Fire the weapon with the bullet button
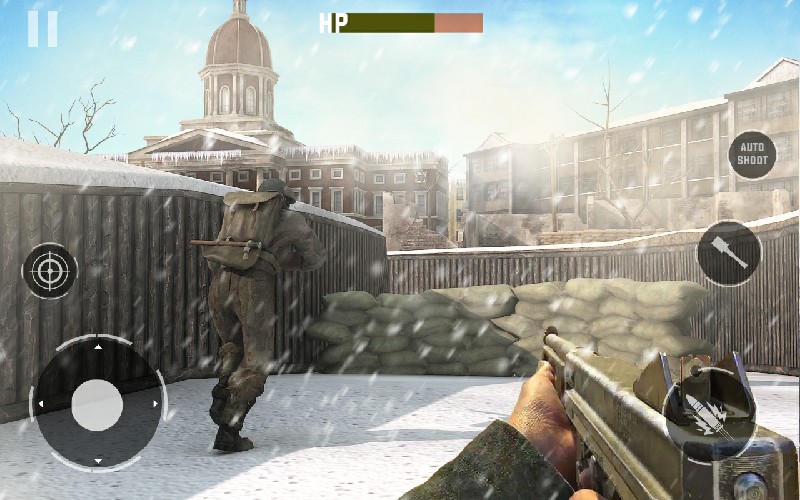Screen dimensions: 800x500 708,412
